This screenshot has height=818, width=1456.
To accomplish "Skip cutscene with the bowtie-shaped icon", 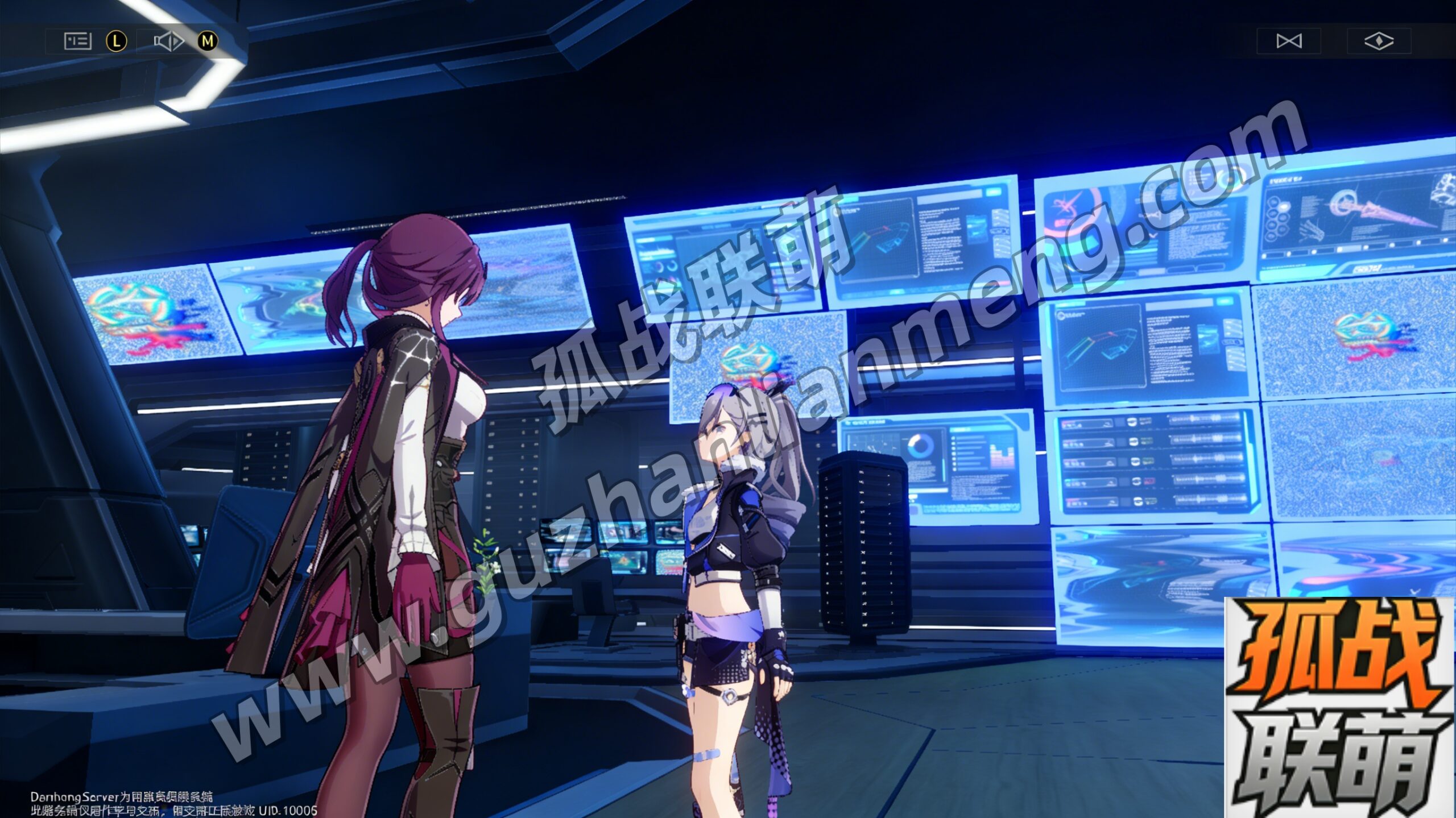I will (x=1289, y=41).
